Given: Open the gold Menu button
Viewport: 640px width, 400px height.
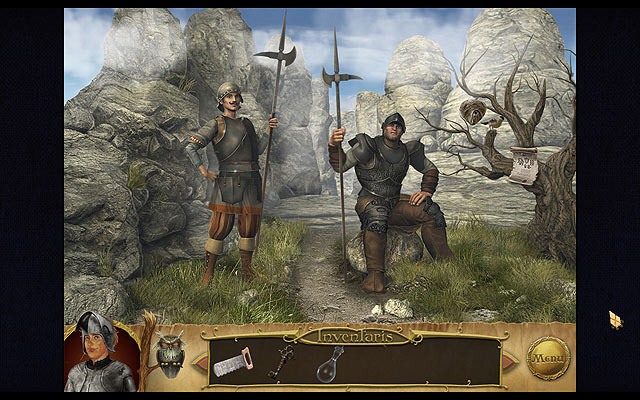Looking at the screenshot, I should point(548,357).
